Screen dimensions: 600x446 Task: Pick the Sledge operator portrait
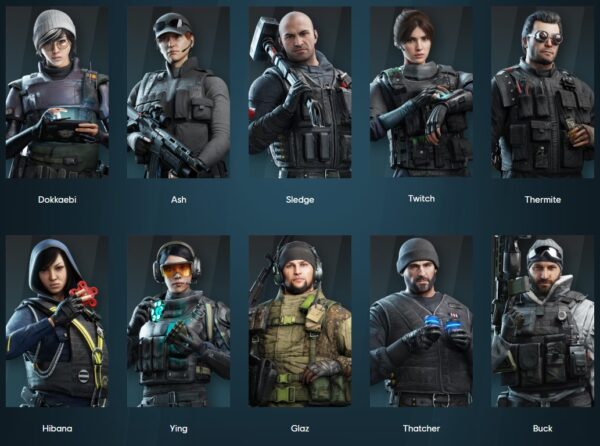[x=299, y=93]
